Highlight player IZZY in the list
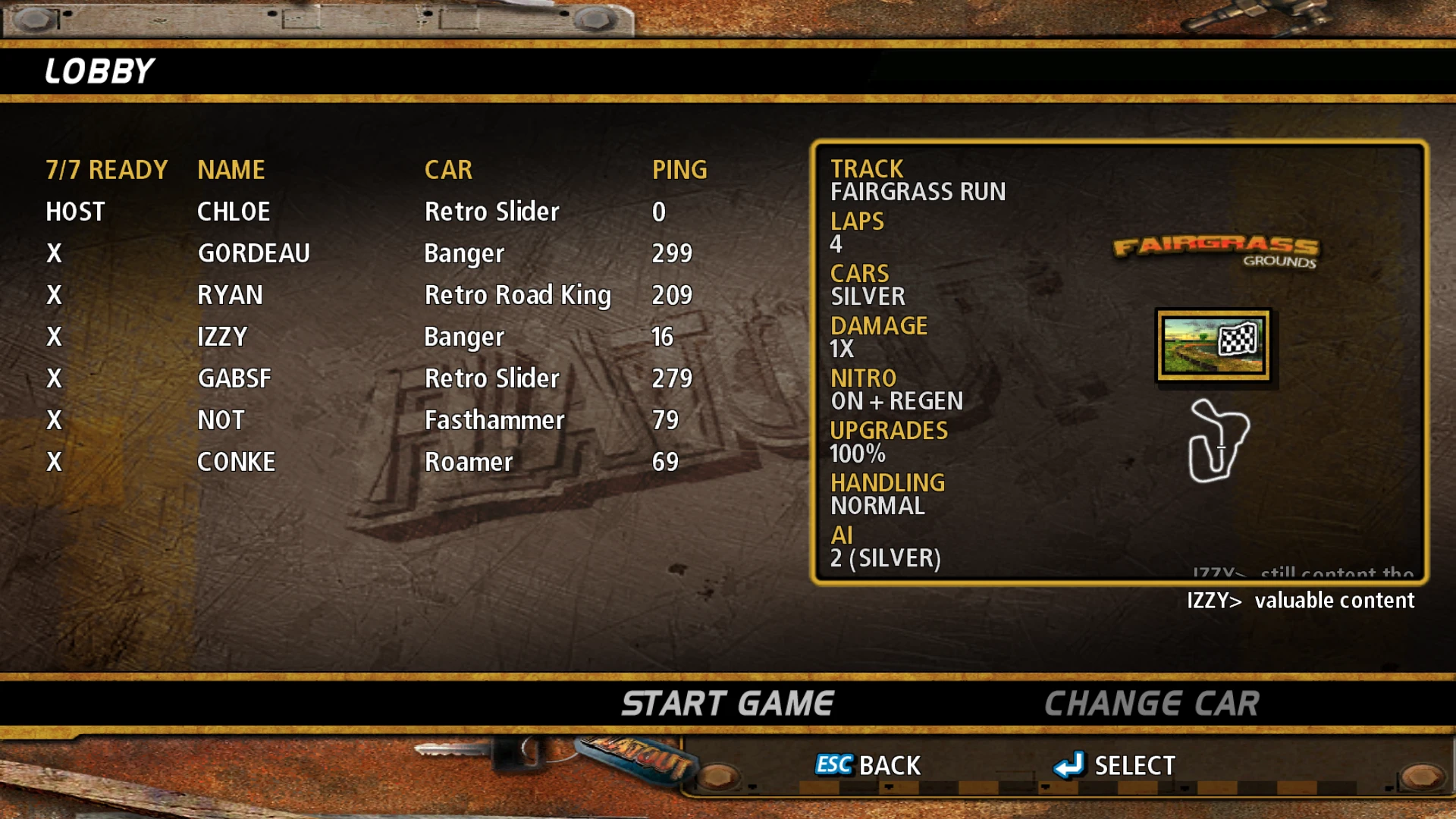1456x819 pixels. click(222, 337)
